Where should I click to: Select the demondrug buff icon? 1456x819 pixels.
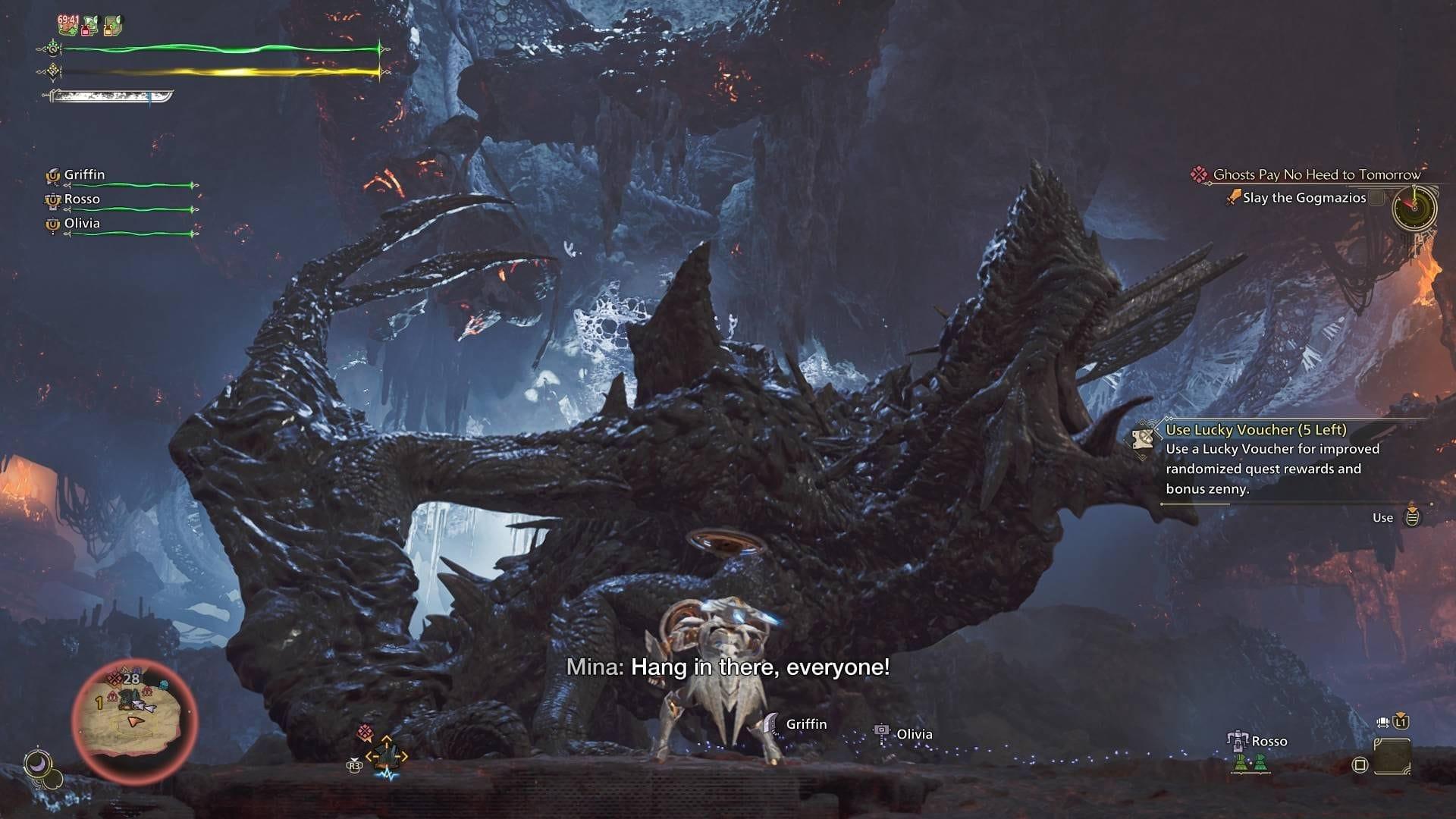click(89, 25)
